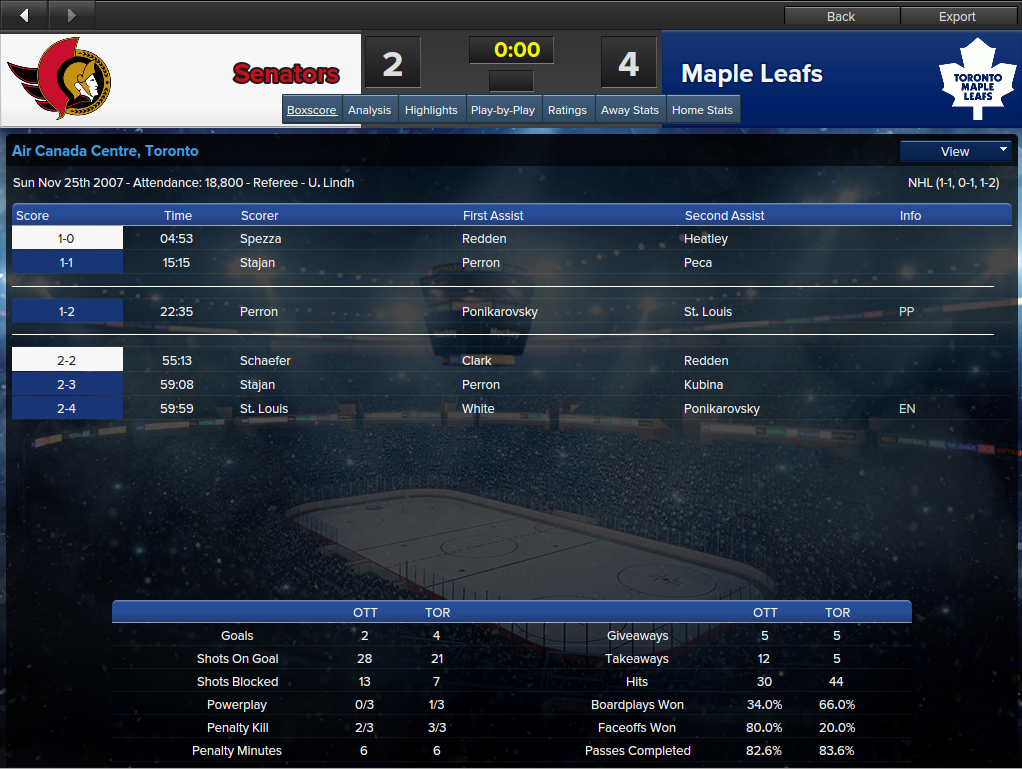1022x769 pixels.
Task: Open the Analysis tab
Action: tap(369, 110)
